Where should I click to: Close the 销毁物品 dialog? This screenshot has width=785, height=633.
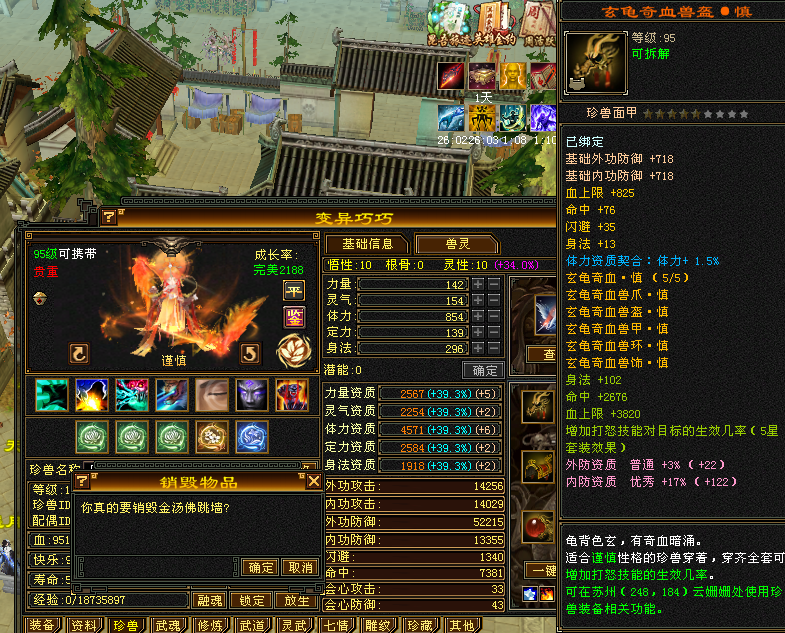coord(313,481)
